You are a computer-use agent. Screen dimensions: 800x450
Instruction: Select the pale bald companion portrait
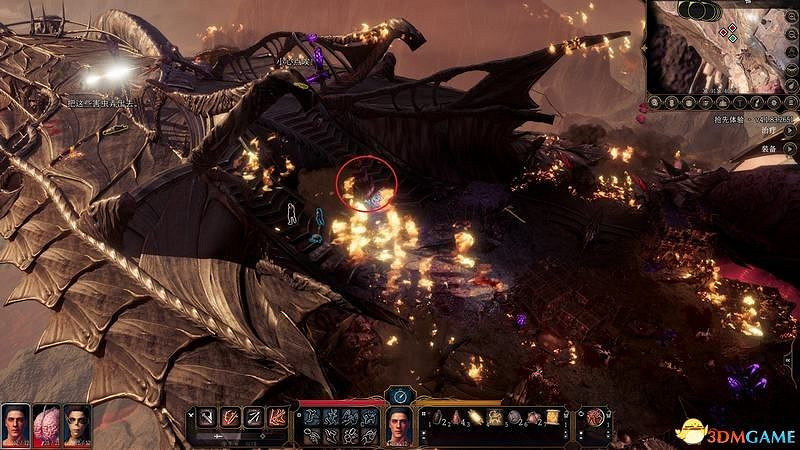(x=77, y=423)
